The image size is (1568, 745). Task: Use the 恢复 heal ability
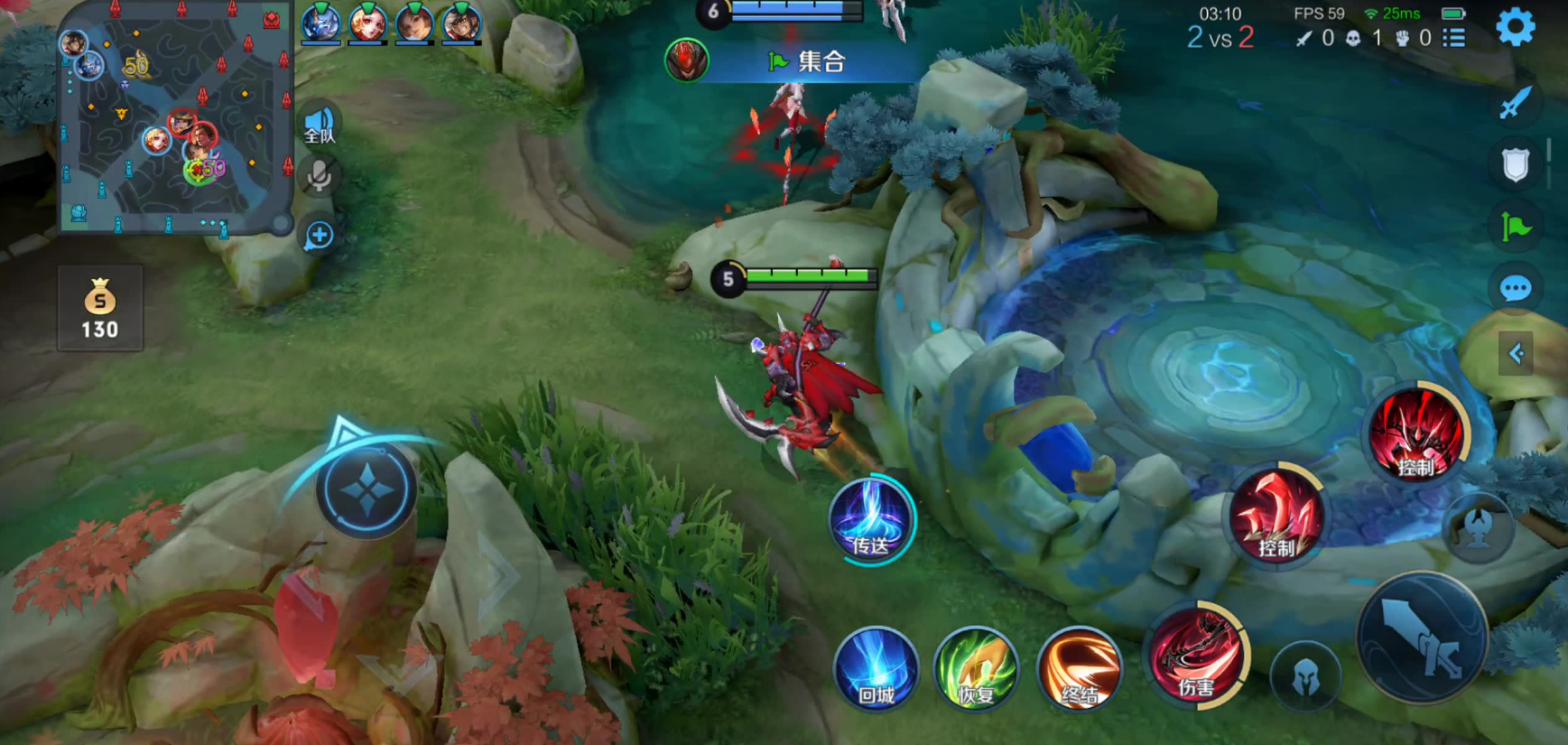976,669
